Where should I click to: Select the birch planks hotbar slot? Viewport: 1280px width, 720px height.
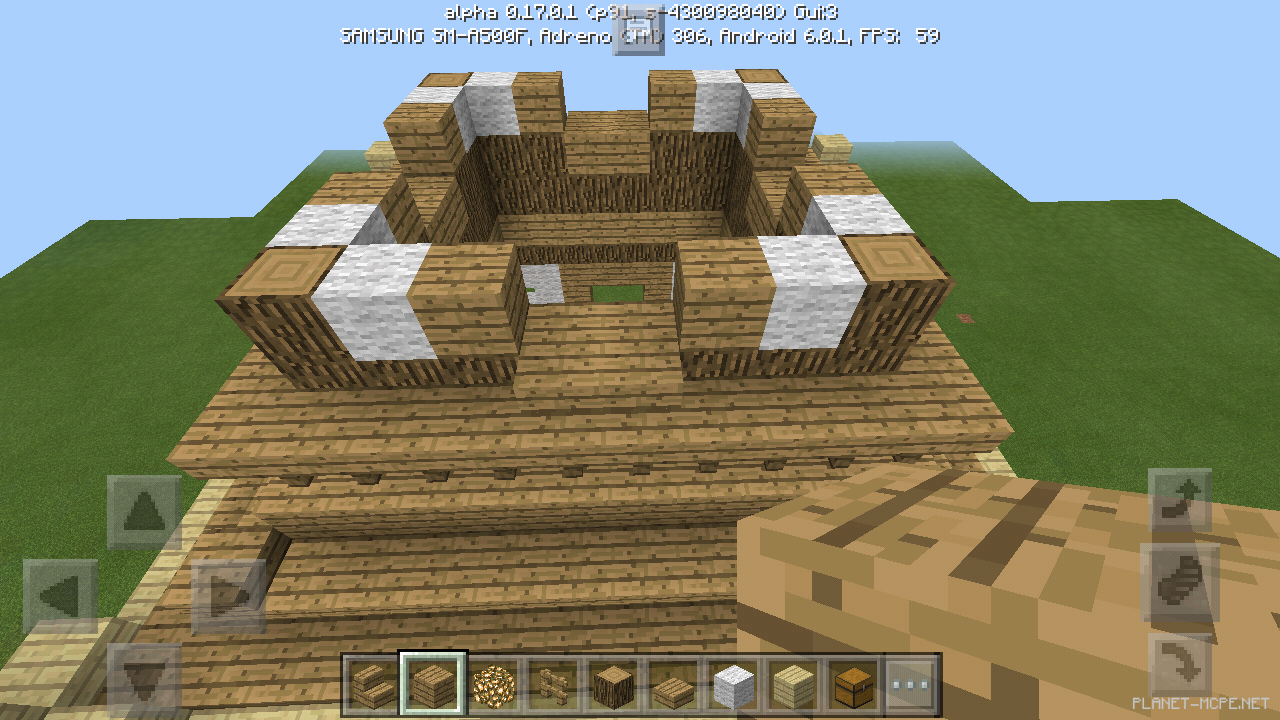794,675
